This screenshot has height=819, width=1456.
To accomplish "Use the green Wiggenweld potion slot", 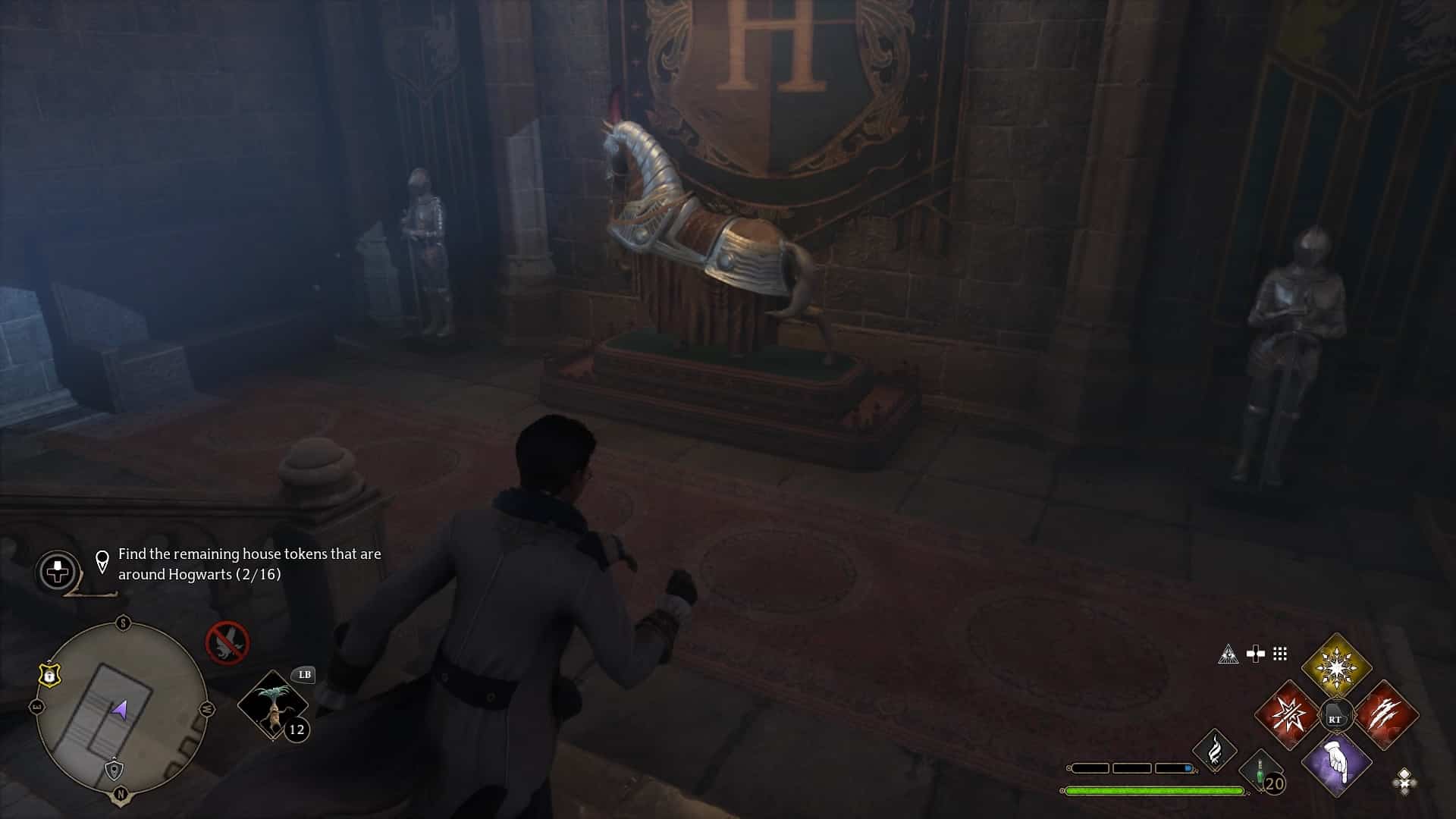I will coord(1262,773).
